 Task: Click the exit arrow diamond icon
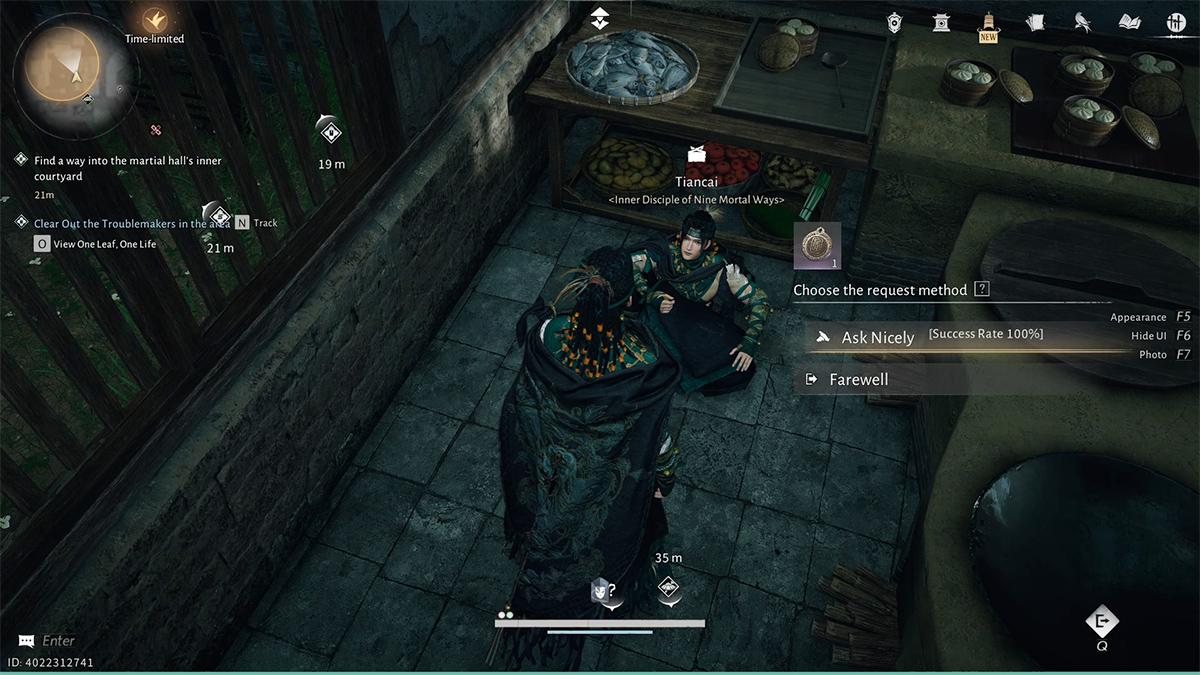click(x=1102, y=622)
